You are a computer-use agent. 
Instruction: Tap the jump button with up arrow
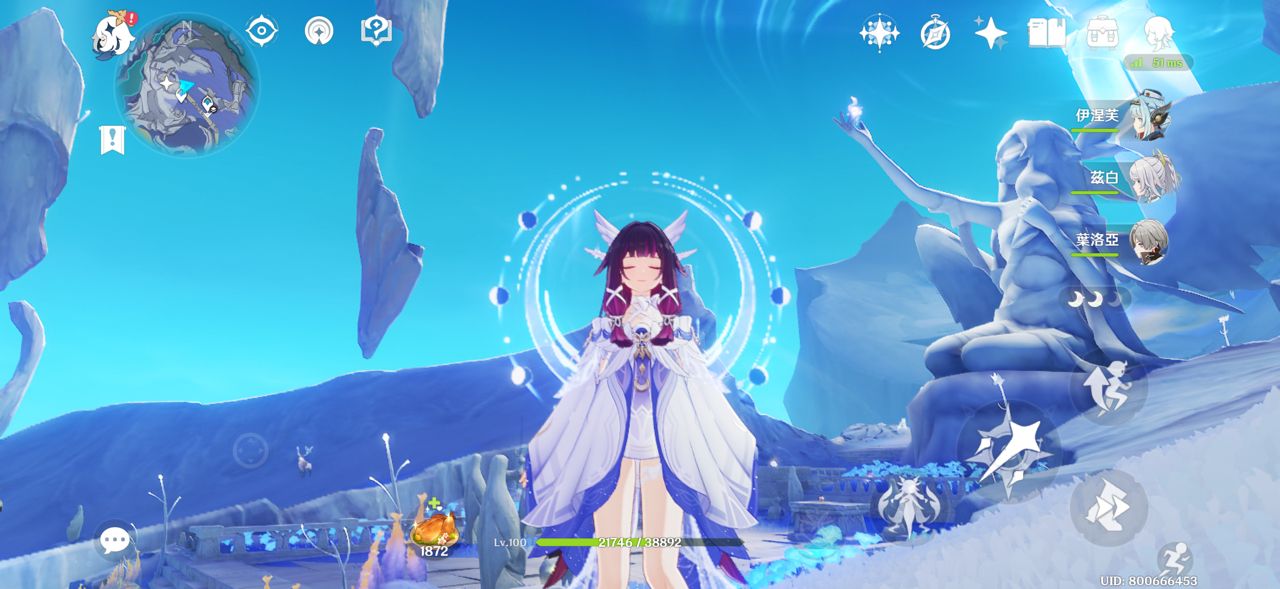click(x=1108, y=387)
